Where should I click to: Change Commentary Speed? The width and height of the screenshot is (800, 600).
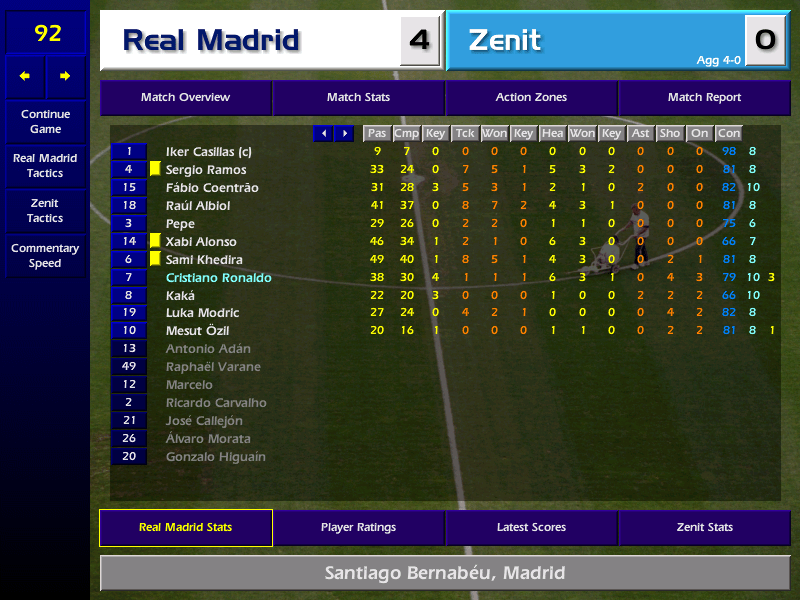(45, 256)
